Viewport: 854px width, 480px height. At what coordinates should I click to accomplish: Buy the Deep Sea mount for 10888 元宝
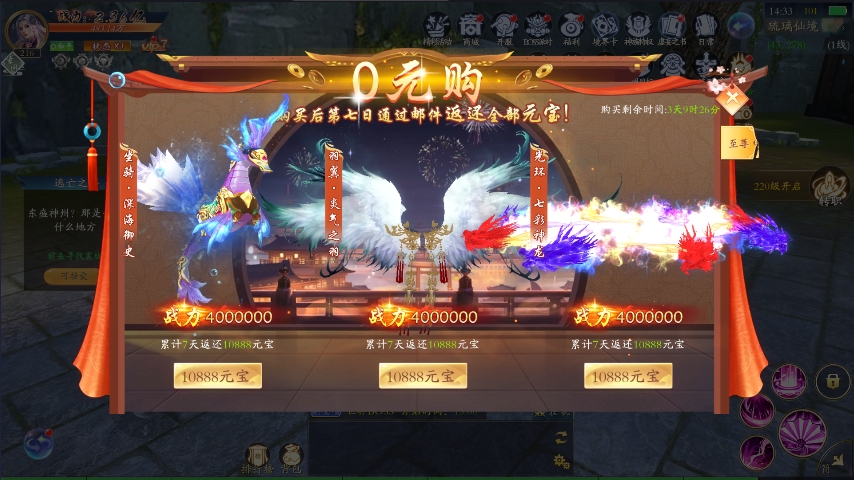pyautogui.click(x=217, y=376)
